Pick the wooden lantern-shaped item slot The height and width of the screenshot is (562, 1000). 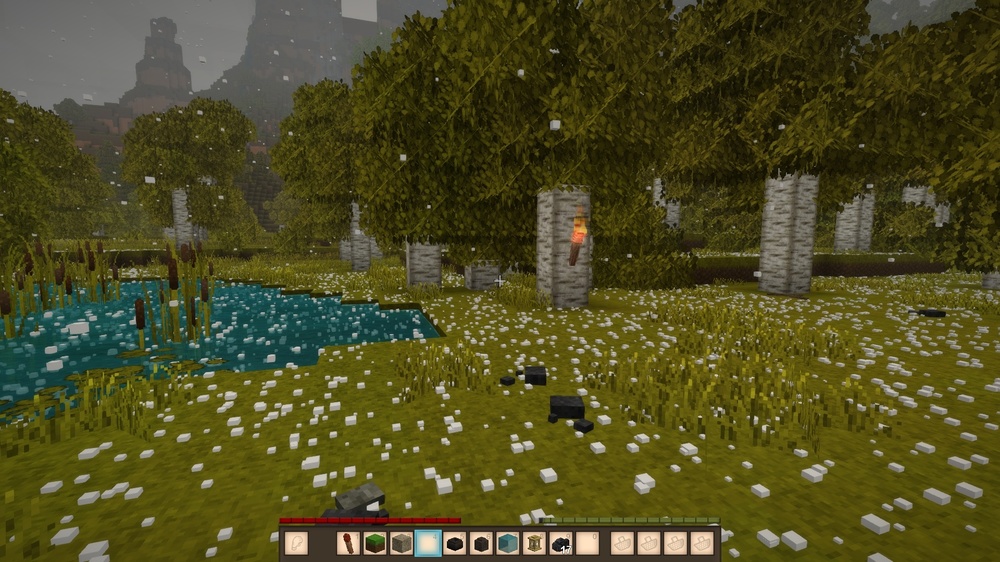click(x=534, y=543)
